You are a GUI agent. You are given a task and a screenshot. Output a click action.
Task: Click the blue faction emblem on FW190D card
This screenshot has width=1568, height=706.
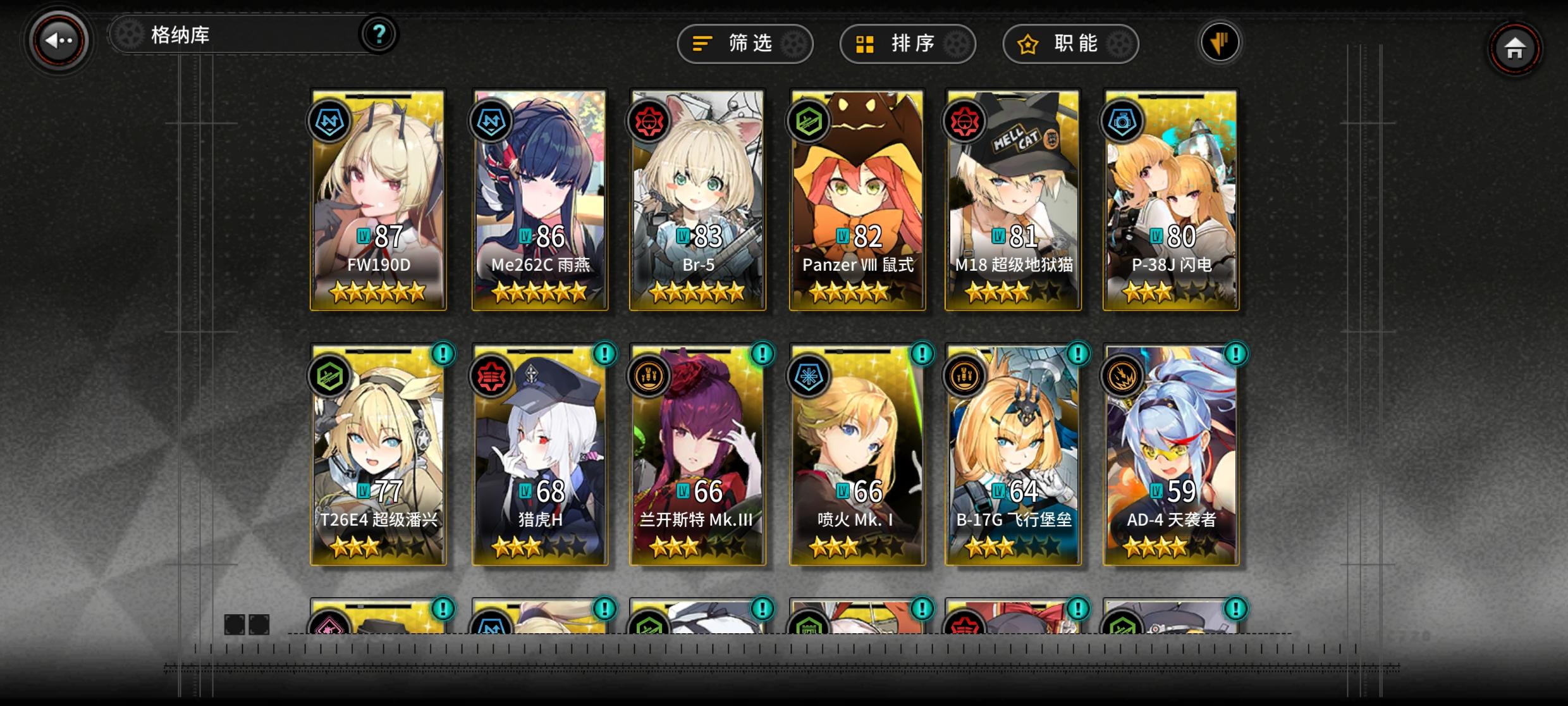329,120
